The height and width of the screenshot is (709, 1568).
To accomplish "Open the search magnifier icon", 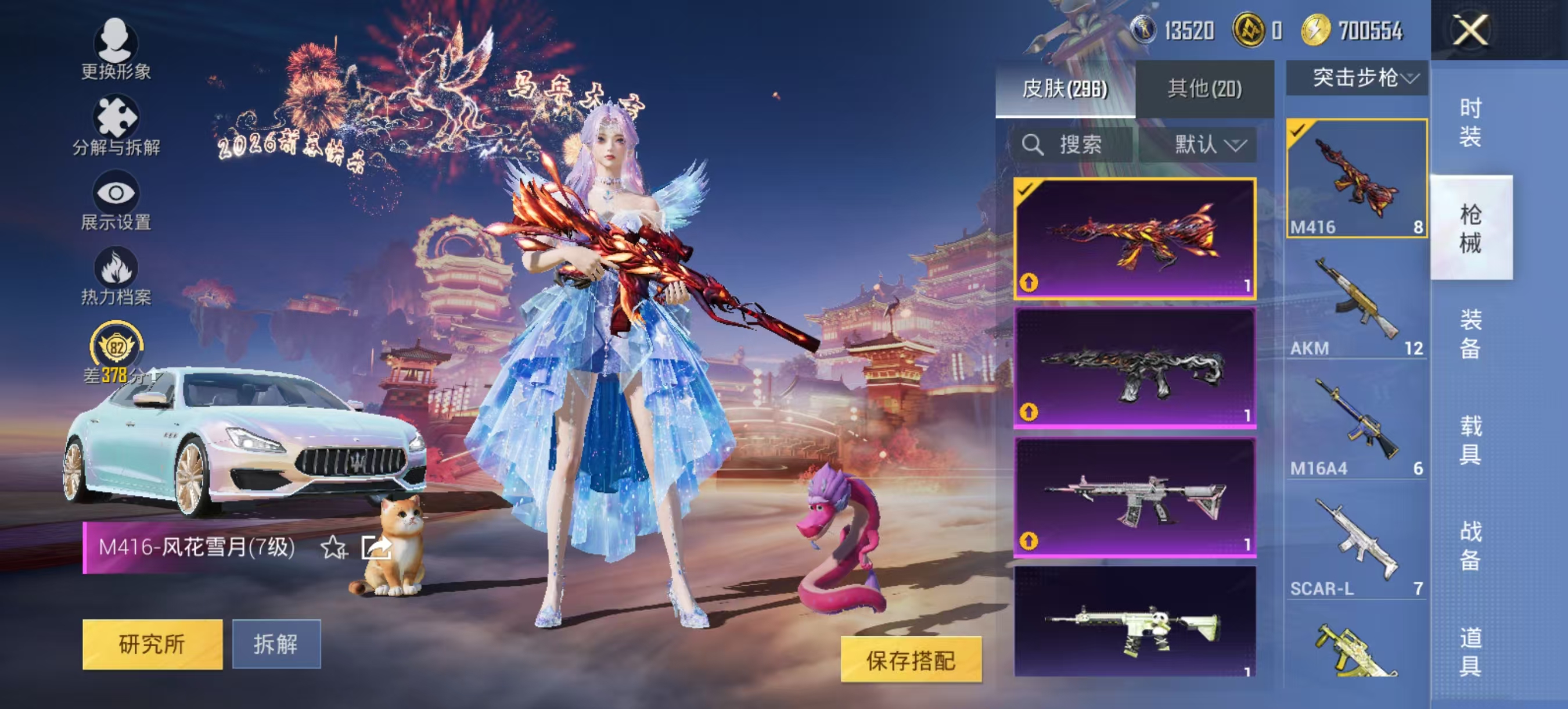I will pyautogui.click(x=1033, y=144).
